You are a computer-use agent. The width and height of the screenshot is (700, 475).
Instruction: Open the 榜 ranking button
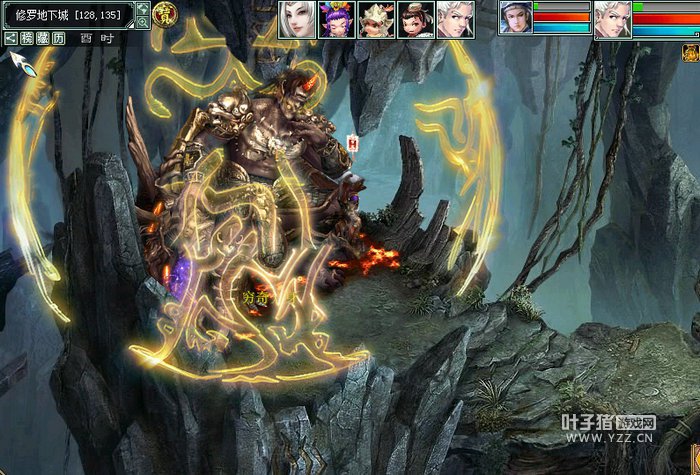27,38
